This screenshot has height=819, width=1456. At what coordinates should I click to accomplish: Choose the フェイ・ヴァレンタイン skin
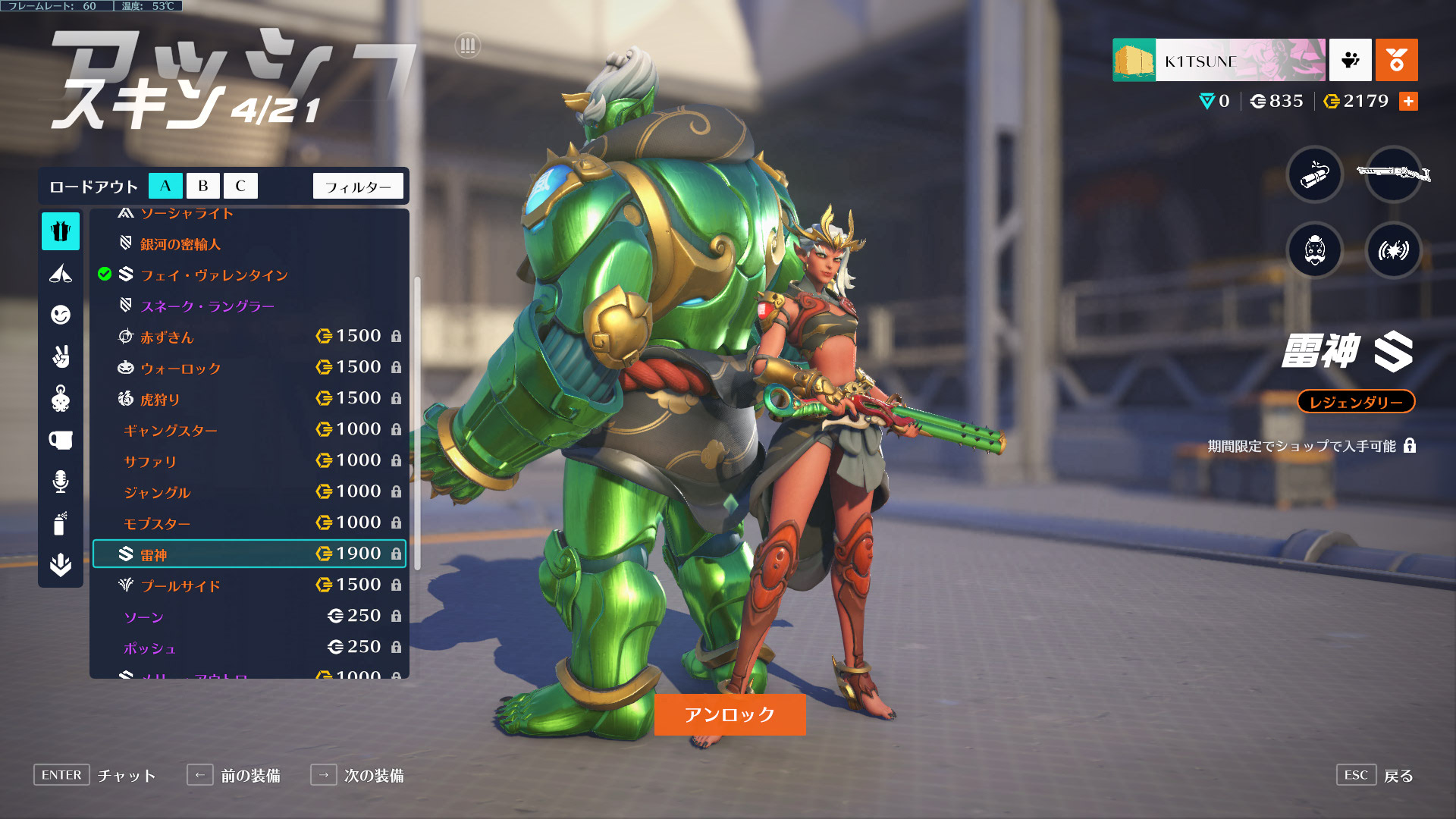(214, 275)
